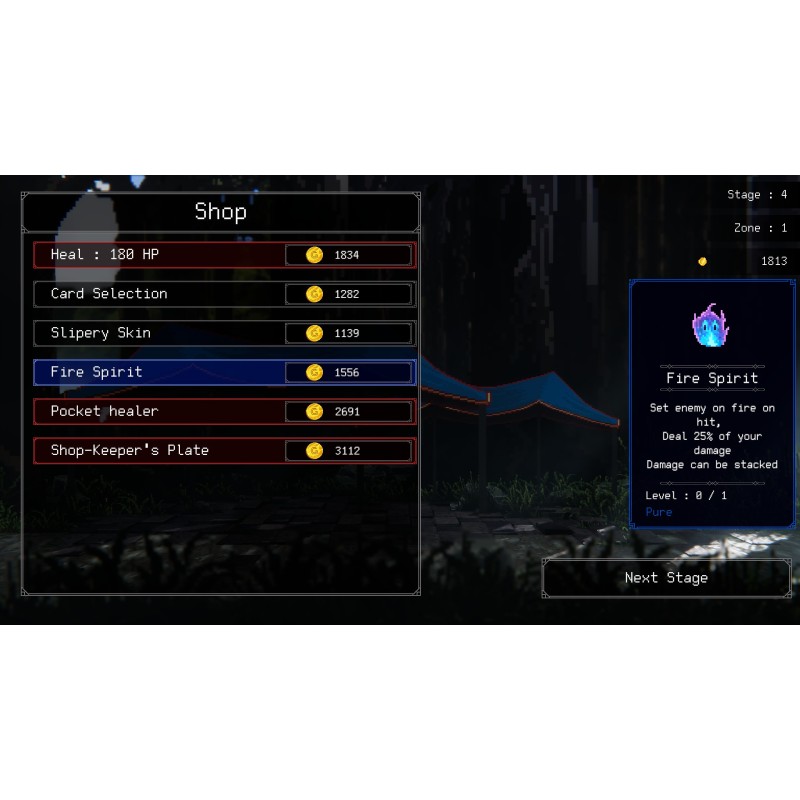Buy the Pocket healer item

click(224, 411)
